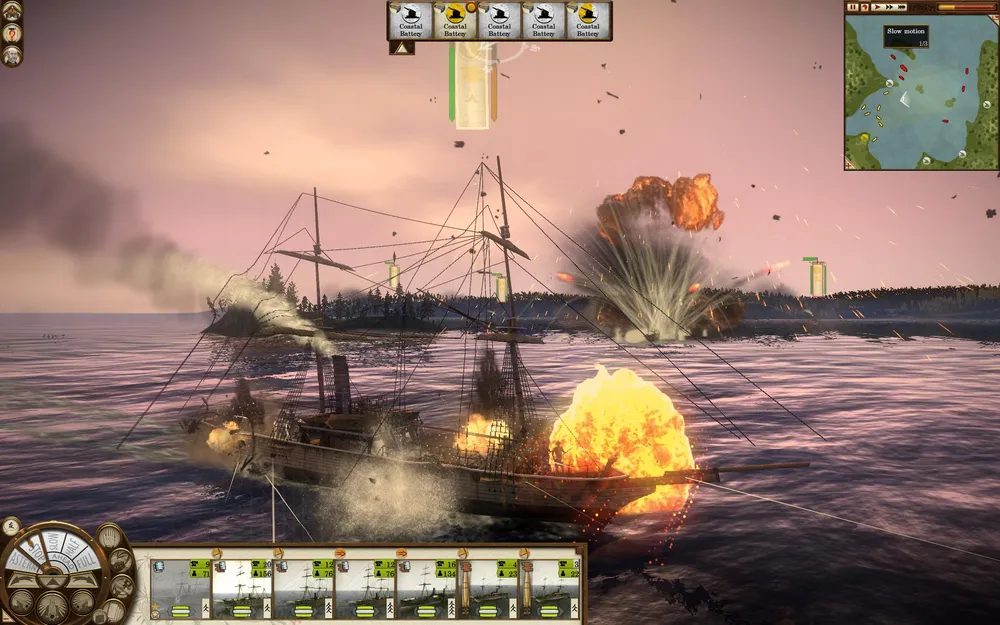Viewport: 1000px width, 625px height.
Task: Select the ship card with 23 crew
Action: pos(488,589)
